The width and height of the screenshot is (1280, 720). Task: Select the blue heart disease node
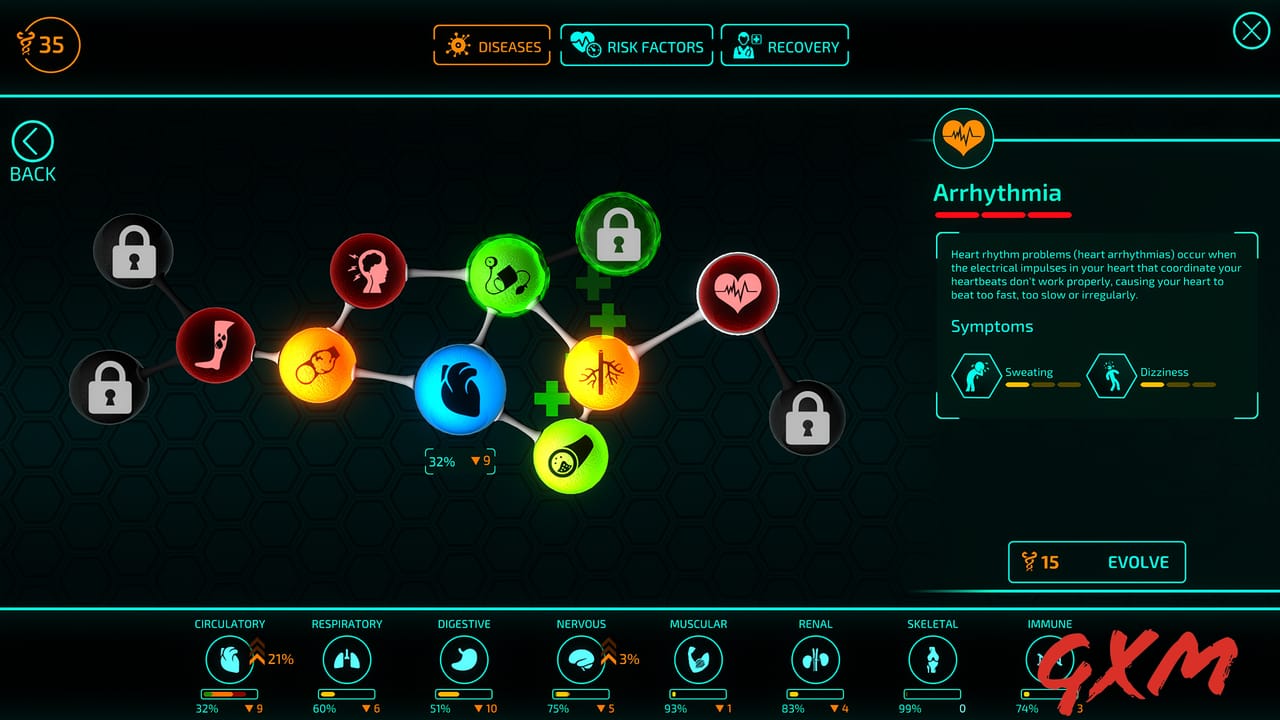click(x=460, y=388)
